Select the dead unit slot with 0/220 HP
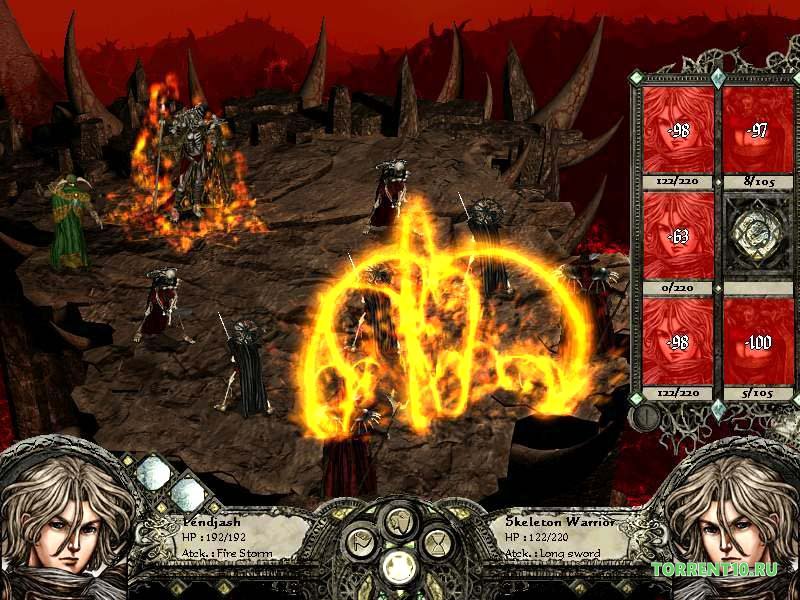800x600 pixels. [x=677, y=235]
